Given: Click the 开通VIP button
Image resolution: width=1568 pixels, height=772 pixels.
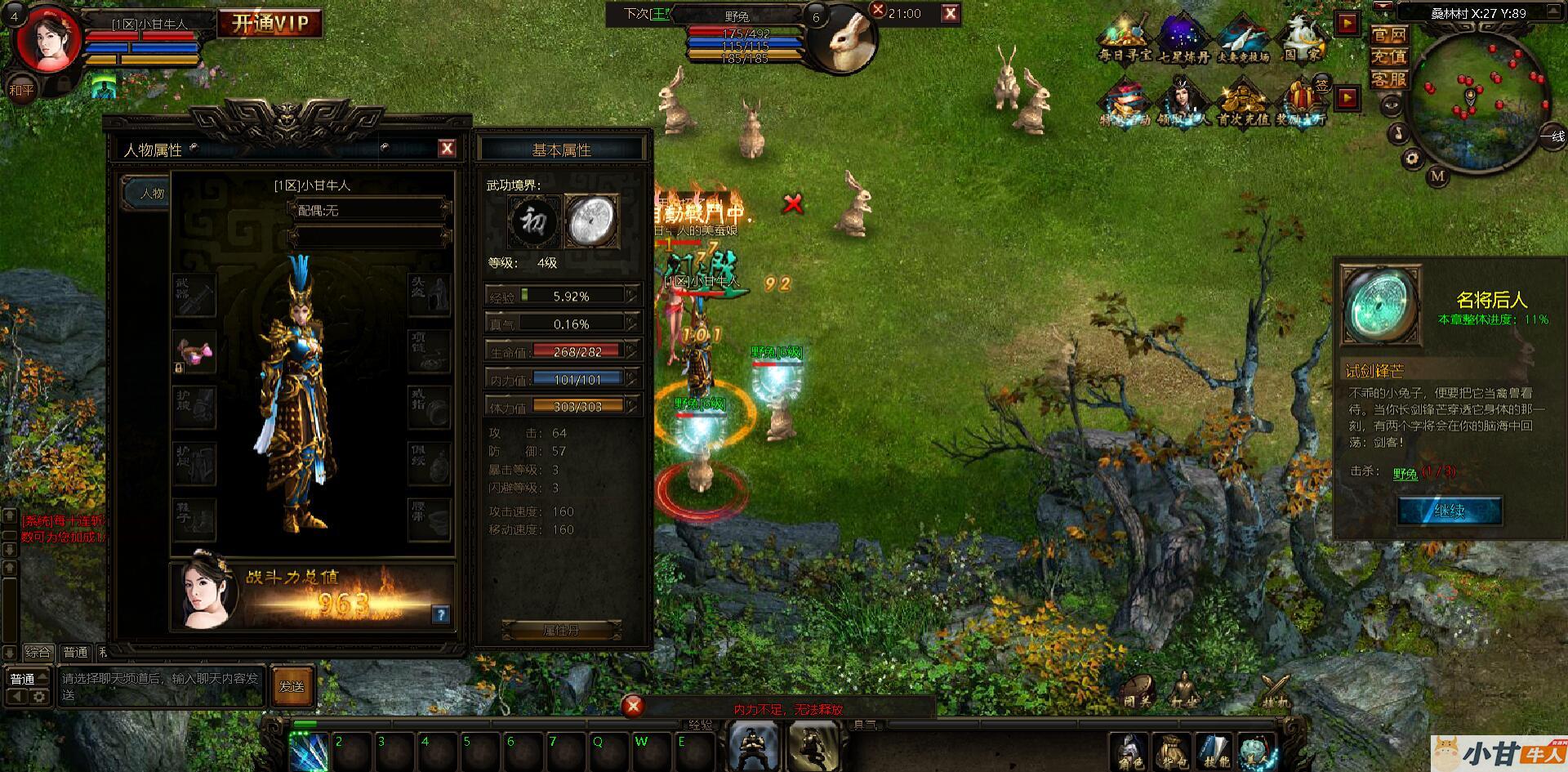Looking at the screenshot, I should 270,24.
